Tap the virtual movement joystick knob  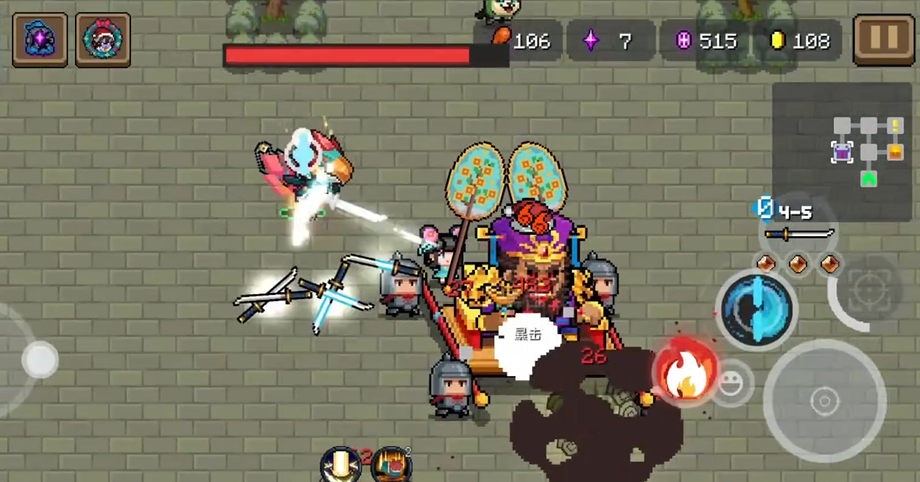pyautogui.click(x=40, y=360)
